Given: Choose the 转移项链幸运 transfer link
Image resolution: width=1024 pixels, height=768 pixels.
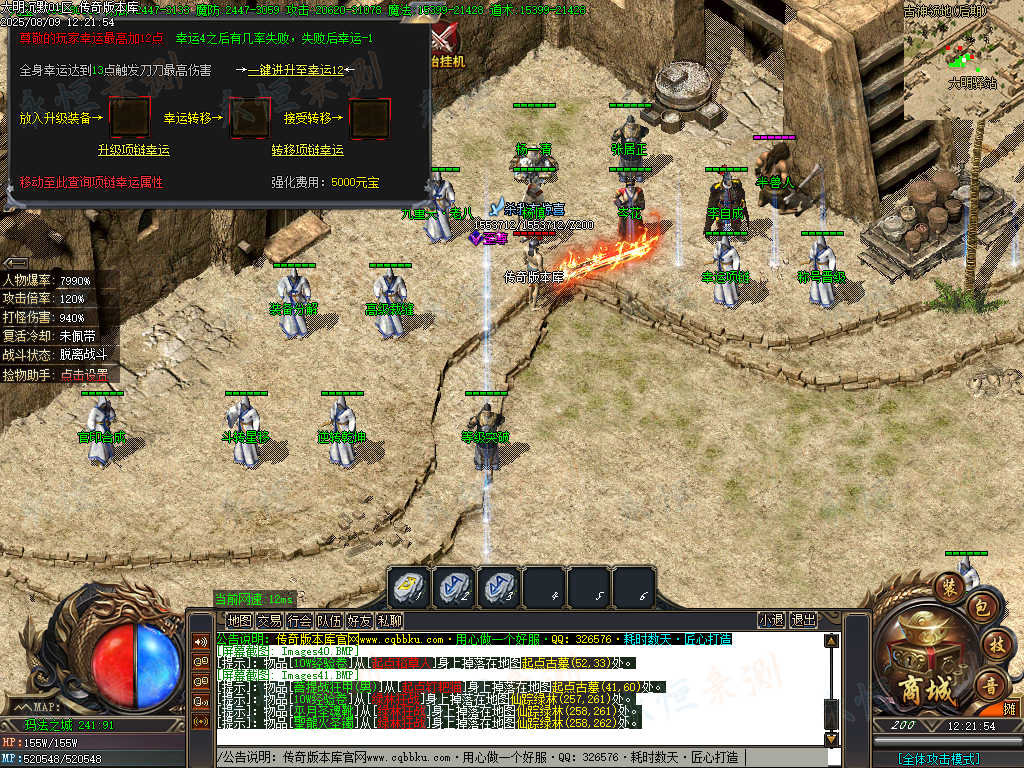Looking at the screenshot, I should [307, 150].
